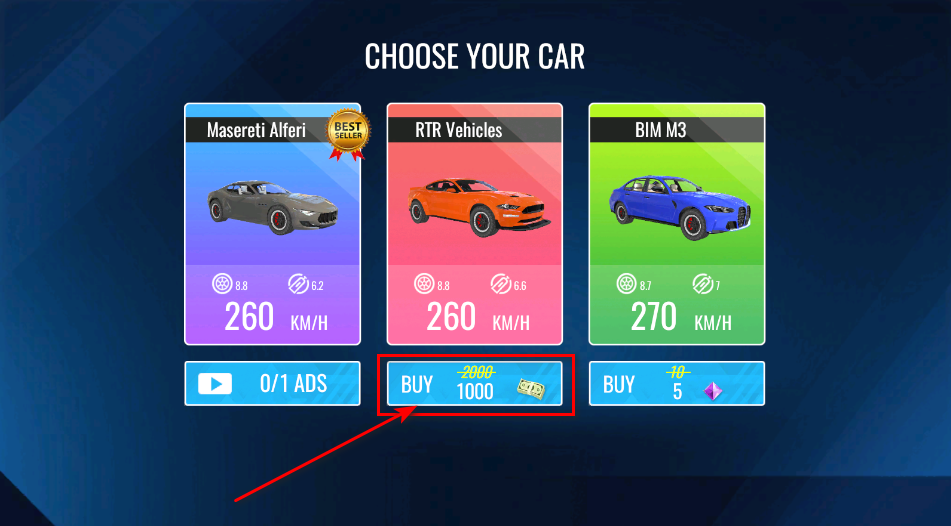Screen dimensions: 951x526
Task: Choose the orange RTR Vehicles card
Action: click(474, 223)
